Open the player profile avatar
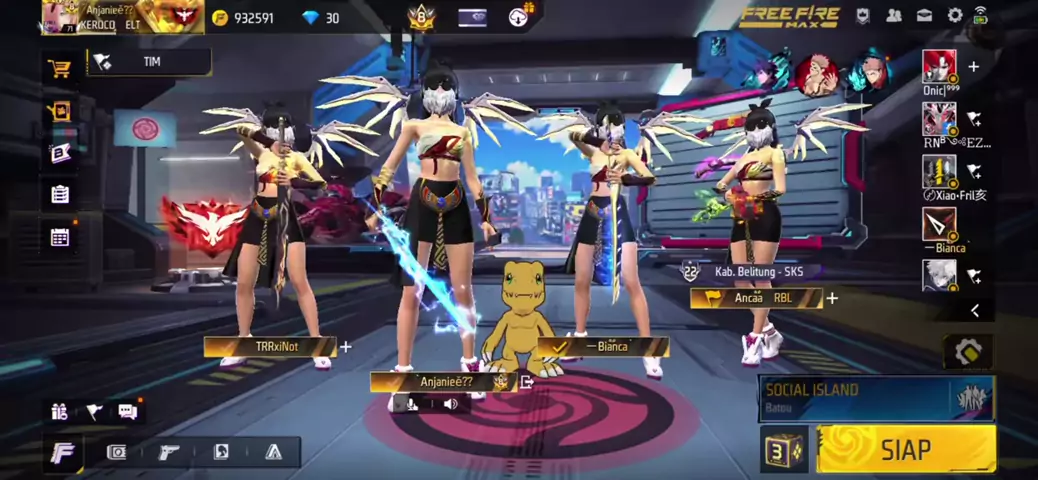Image resolution: width=1038 pixels, height=480 pixels. tap(60, 17)
